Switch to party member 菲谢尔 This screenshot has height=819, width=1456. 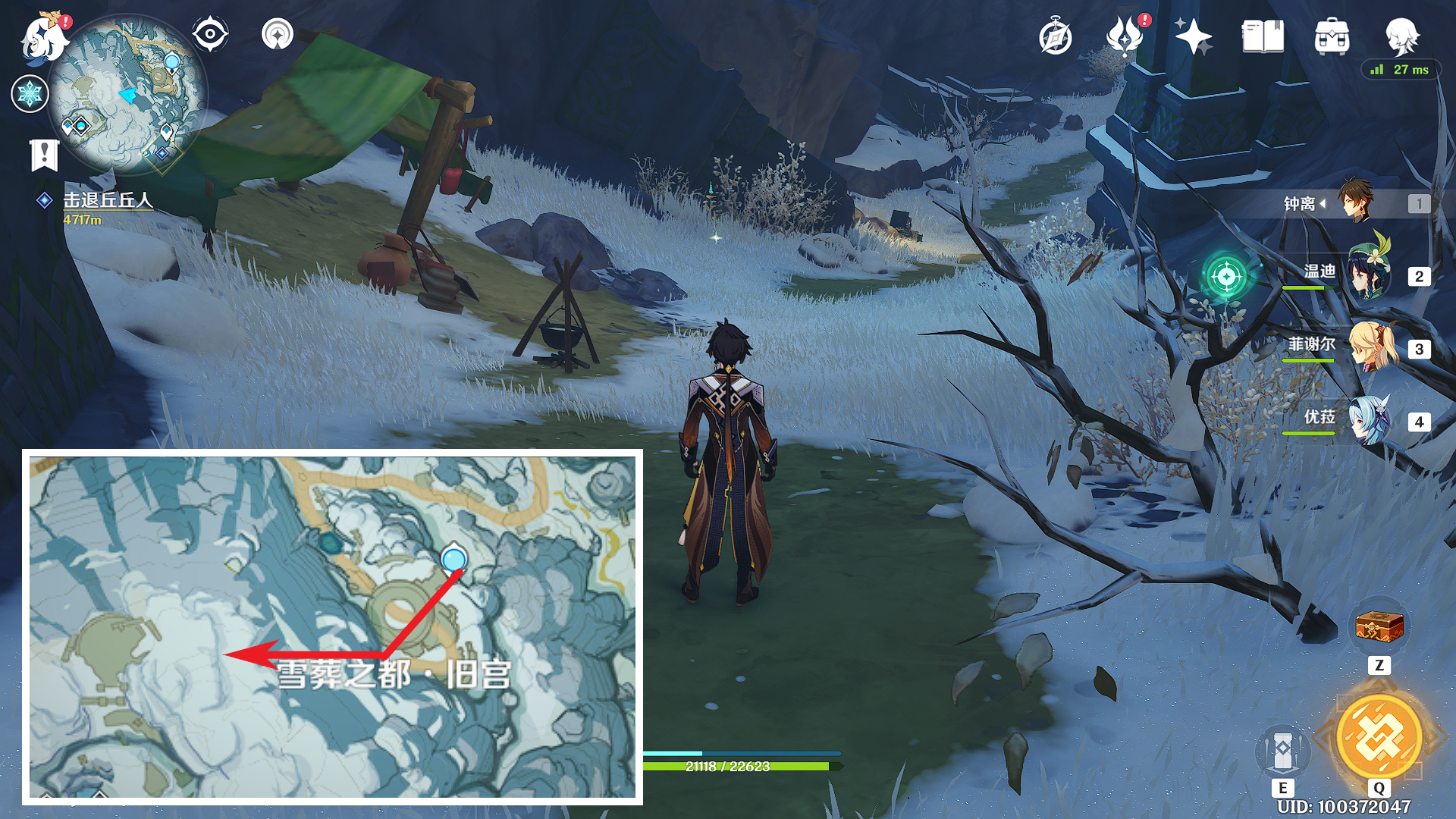pos(1371,347)
